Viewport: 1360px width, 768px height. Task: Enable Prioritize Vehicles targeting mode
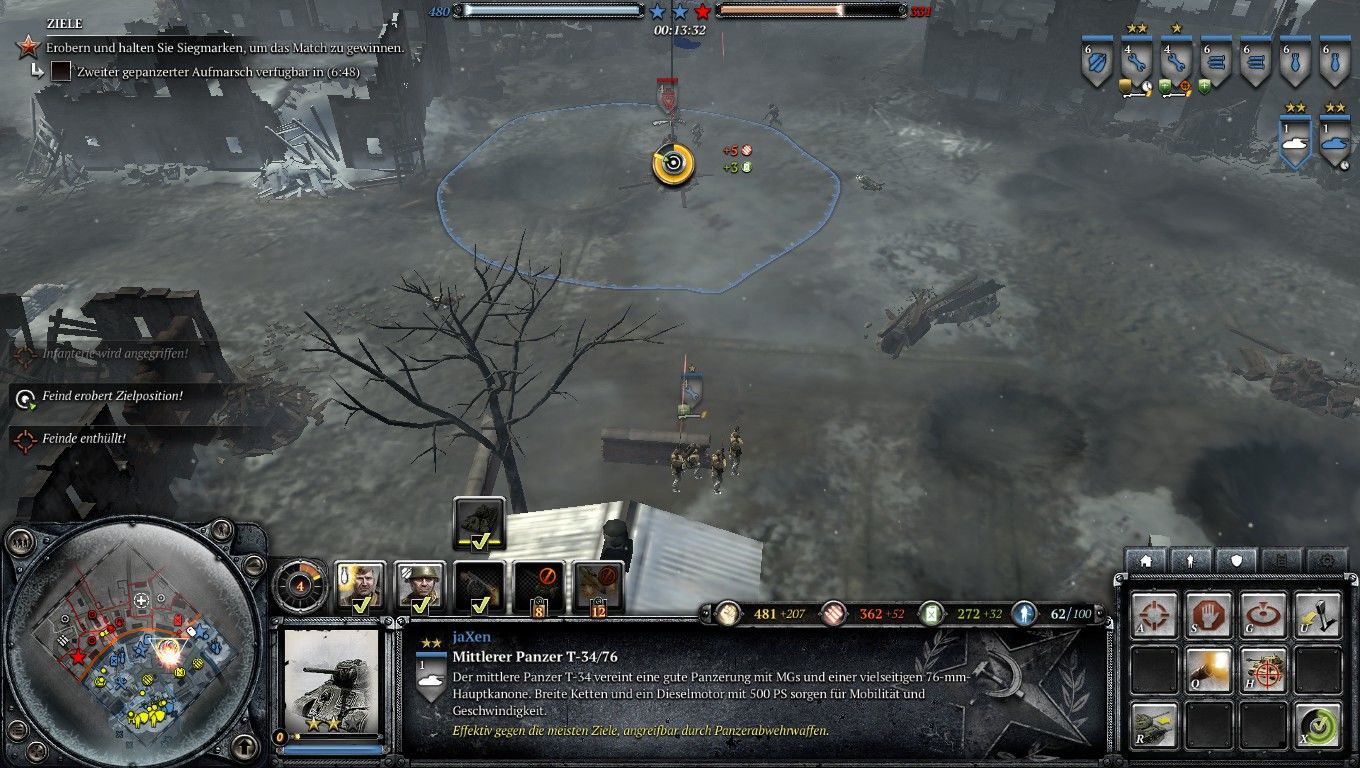(x=1262, y=668)
